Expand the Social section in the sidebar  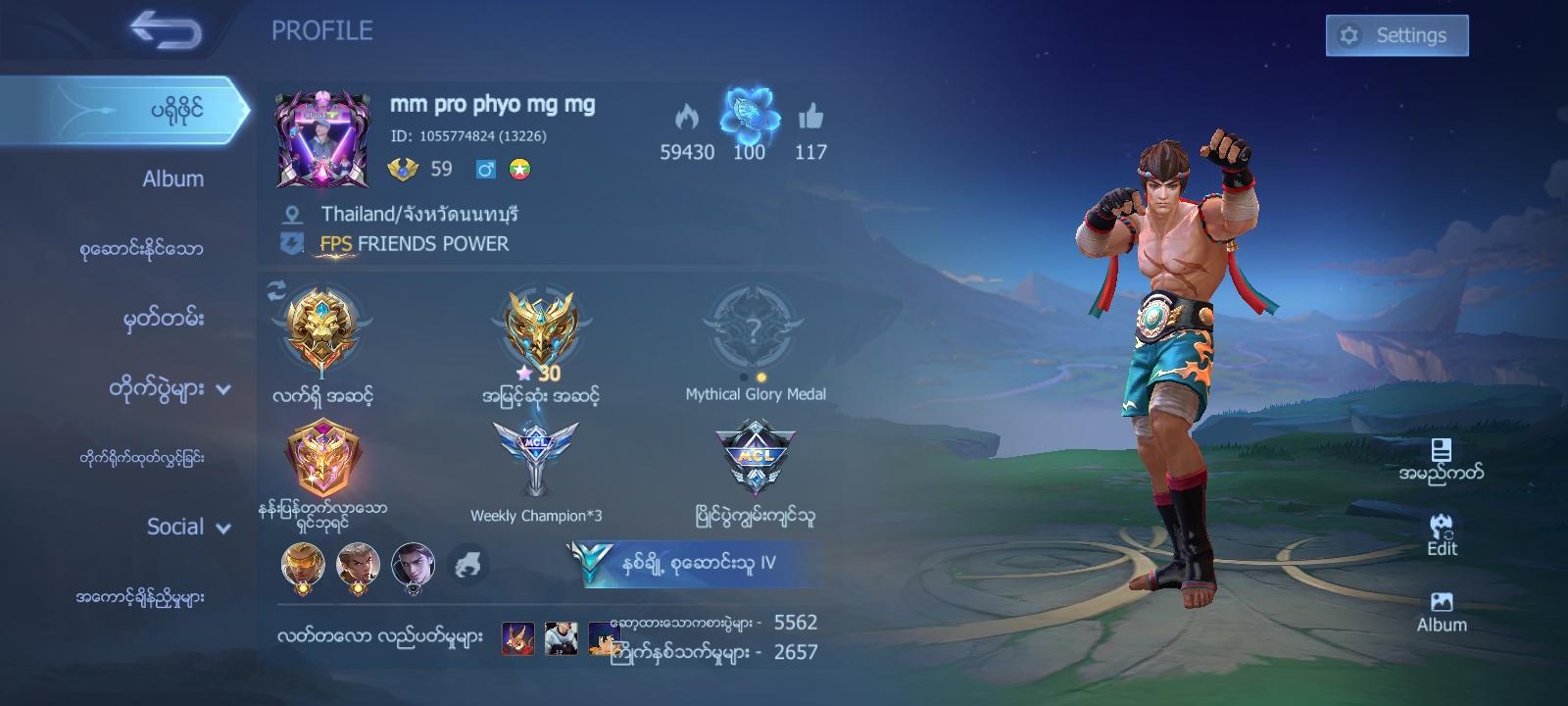pyautogui.click(x=174, y=528)
